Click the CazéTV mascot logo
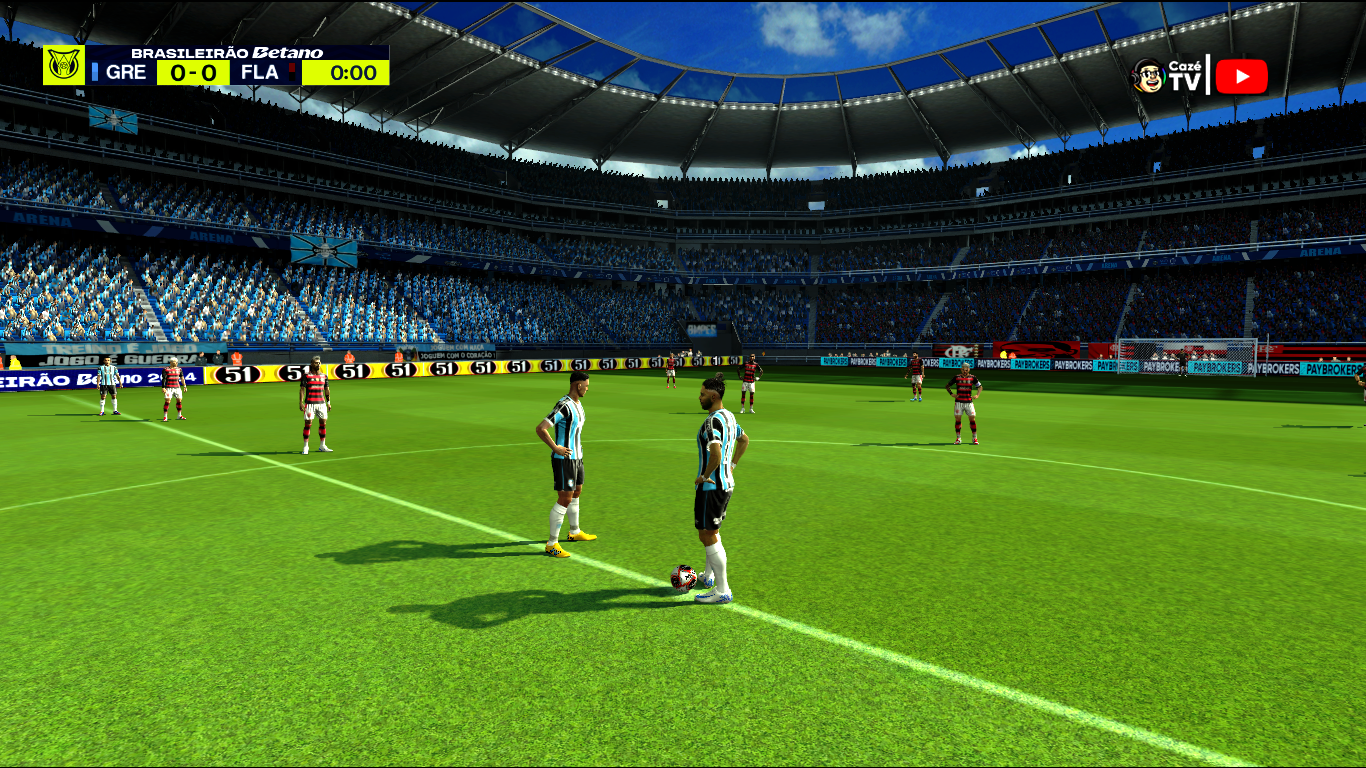This screenshot has height=768, width=1366. [x=1149, y=76]
